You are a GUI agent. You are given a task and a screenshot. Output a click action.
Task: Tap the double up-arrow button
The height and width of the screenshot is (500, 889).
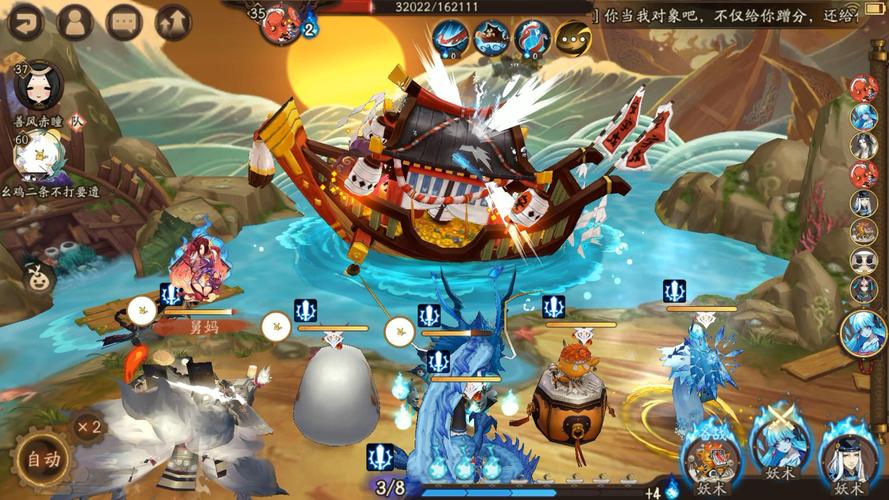[x=174, y=21]
